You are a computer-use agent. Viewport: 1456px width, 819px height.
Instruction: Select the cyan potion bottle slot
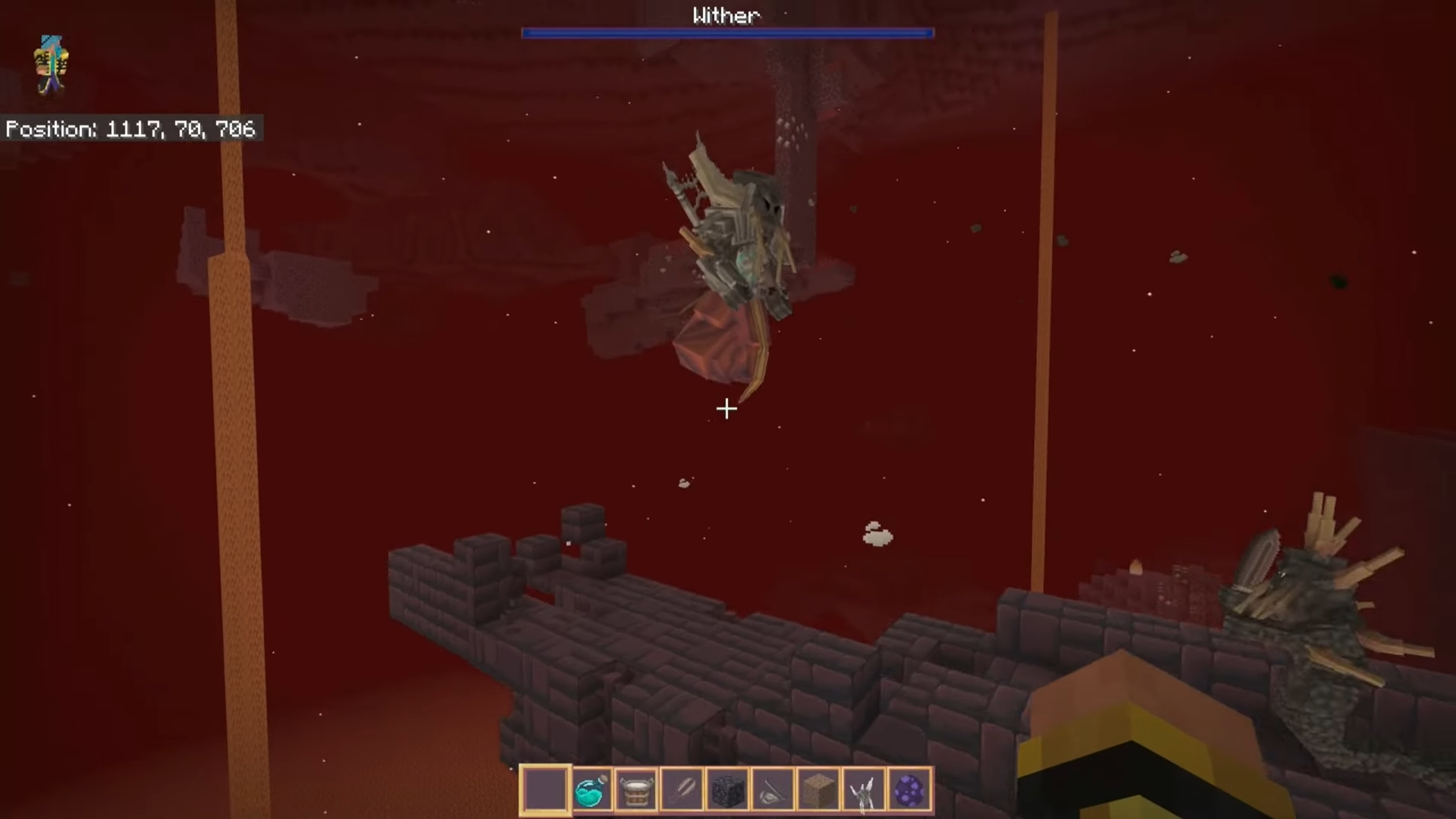591,790
